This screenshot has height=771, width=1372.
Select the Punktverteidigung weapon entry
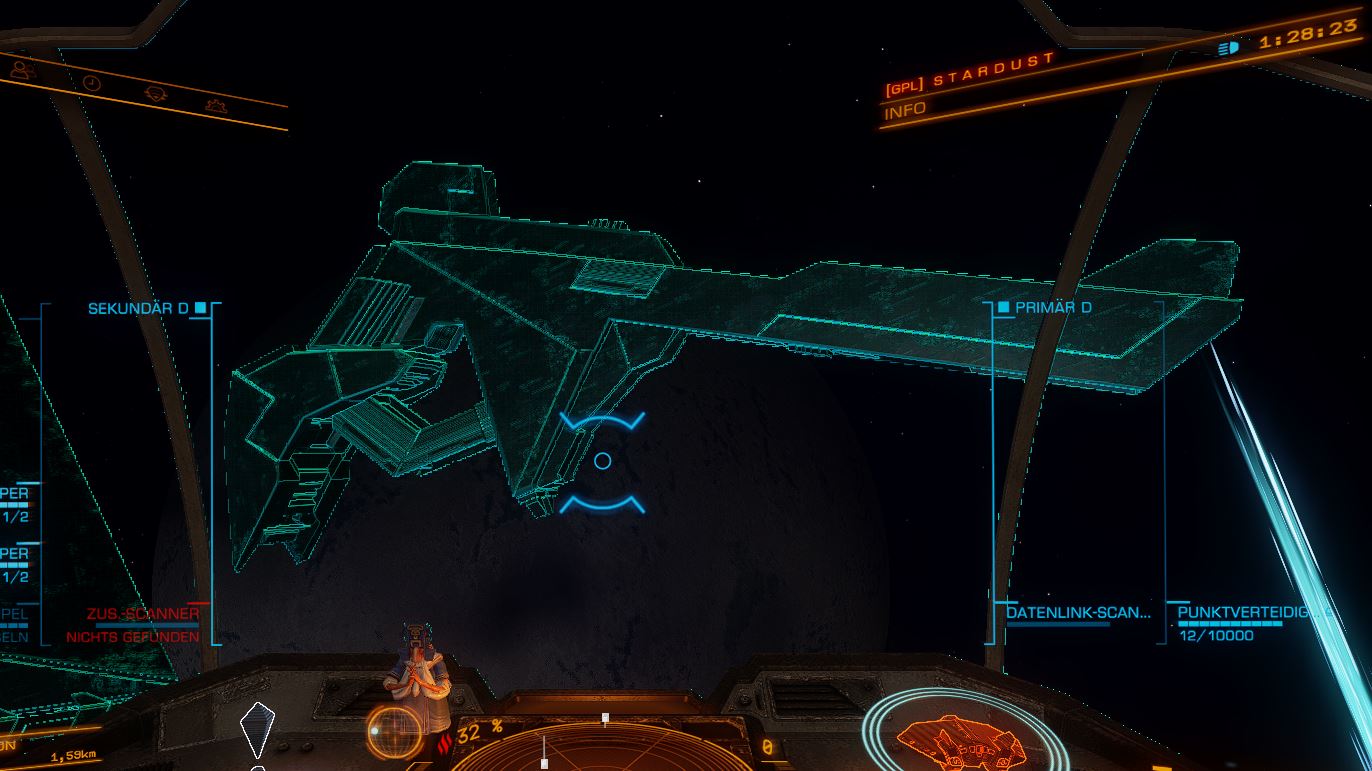click(1250, 612)
